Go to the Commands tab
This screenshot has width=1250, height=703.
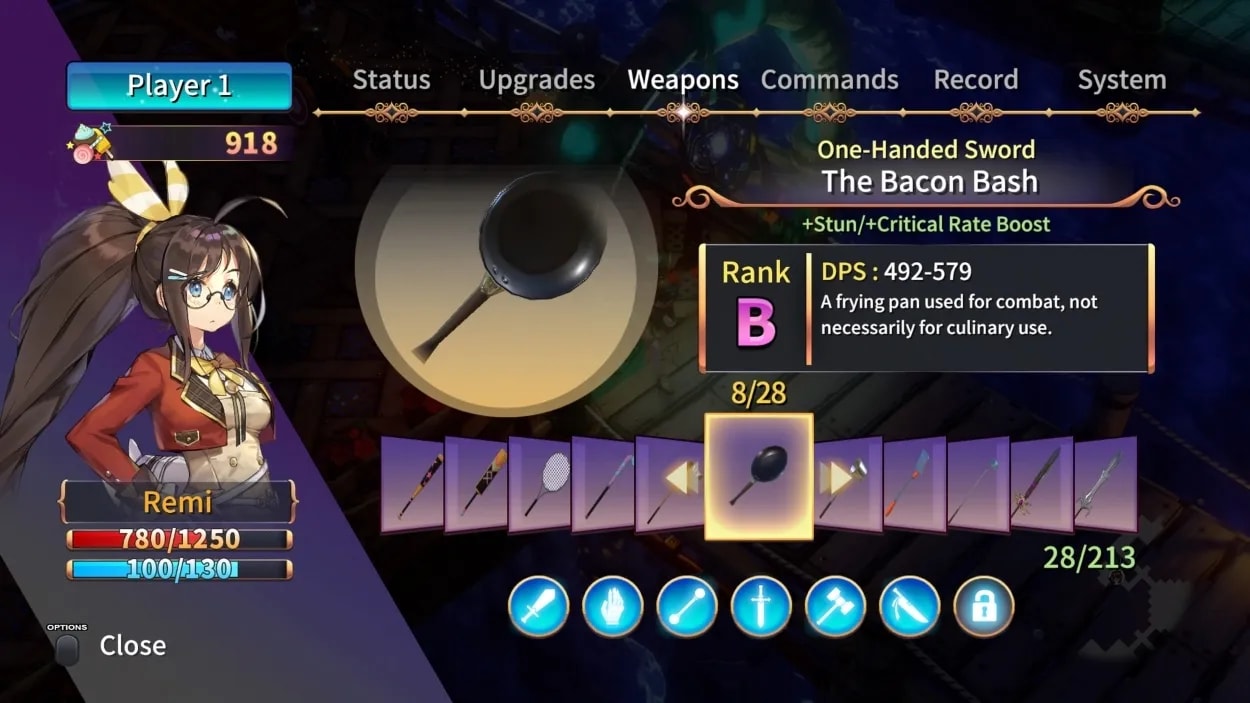(x=829, y=80)
